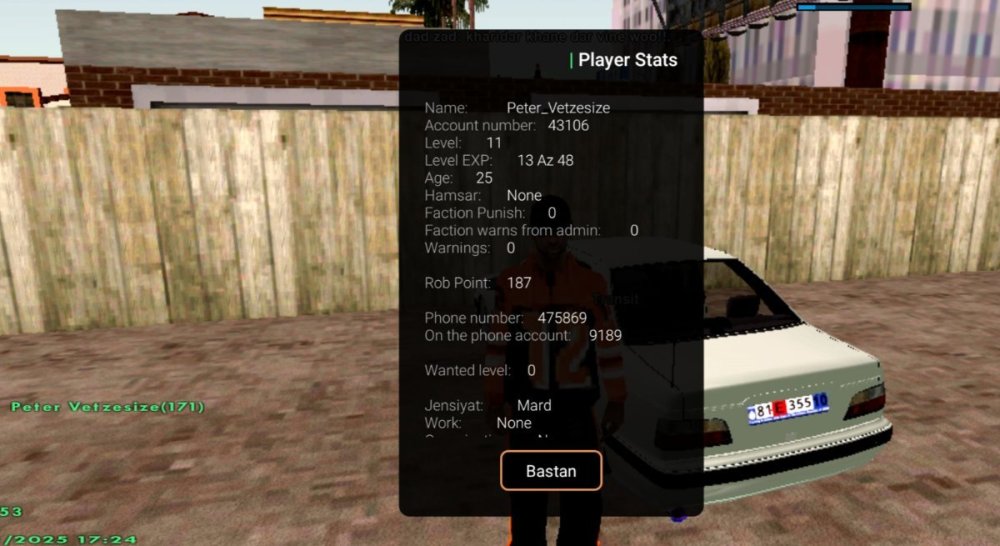Close the Player Stats dialog with Bastan
Screen dimensions: 1000x546
coord(551,470)
